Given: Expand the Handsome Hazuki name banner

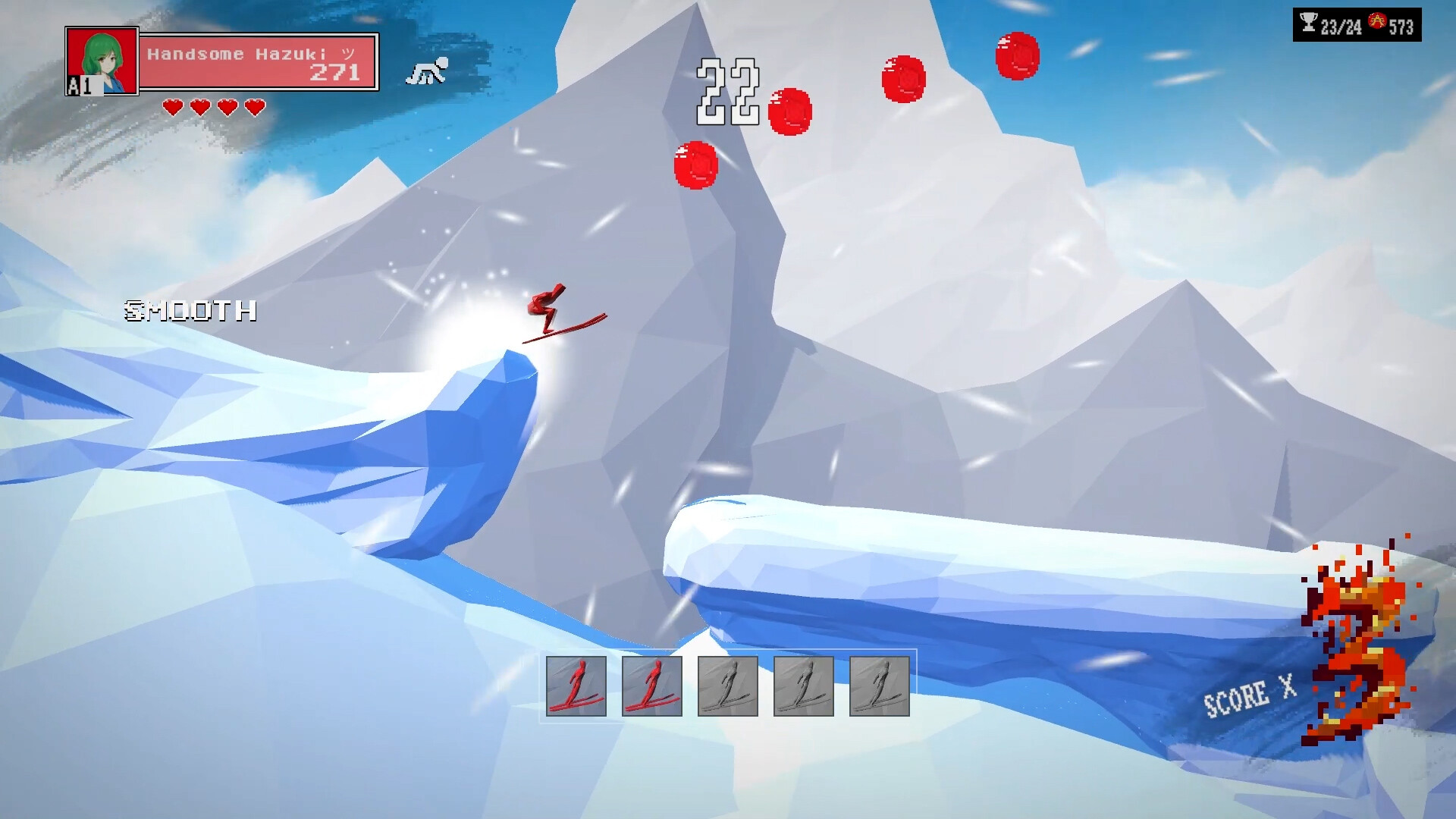Looking at the screenshot, I should point(250,55).
